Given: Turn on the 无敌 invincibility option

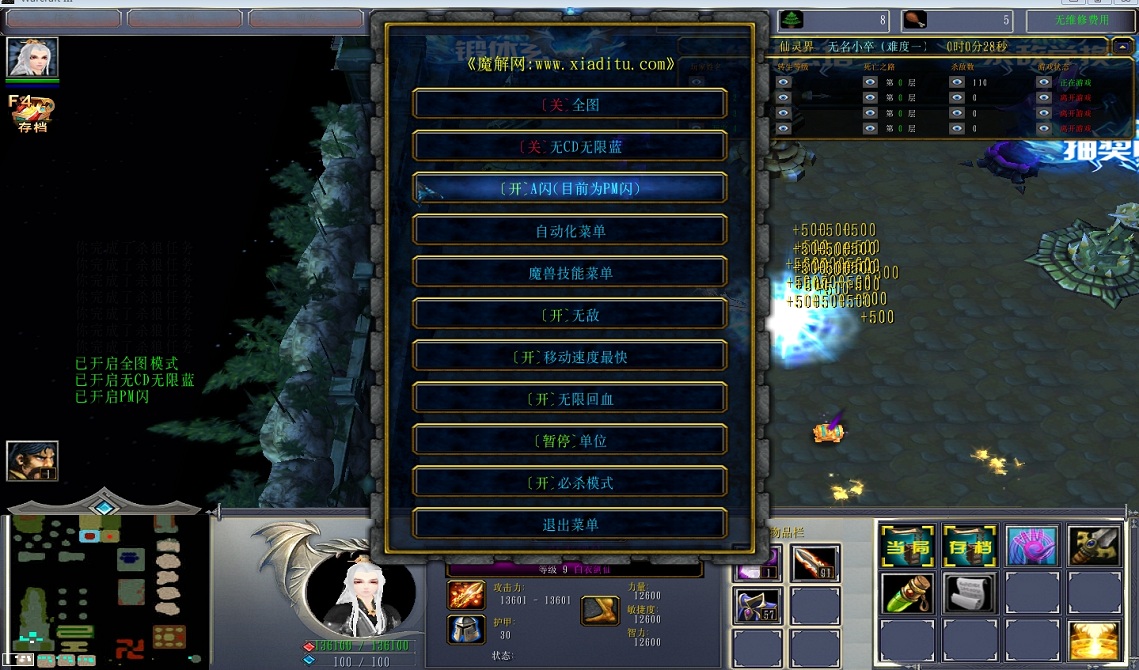Looking at the screenshot, I should [570, 315].
